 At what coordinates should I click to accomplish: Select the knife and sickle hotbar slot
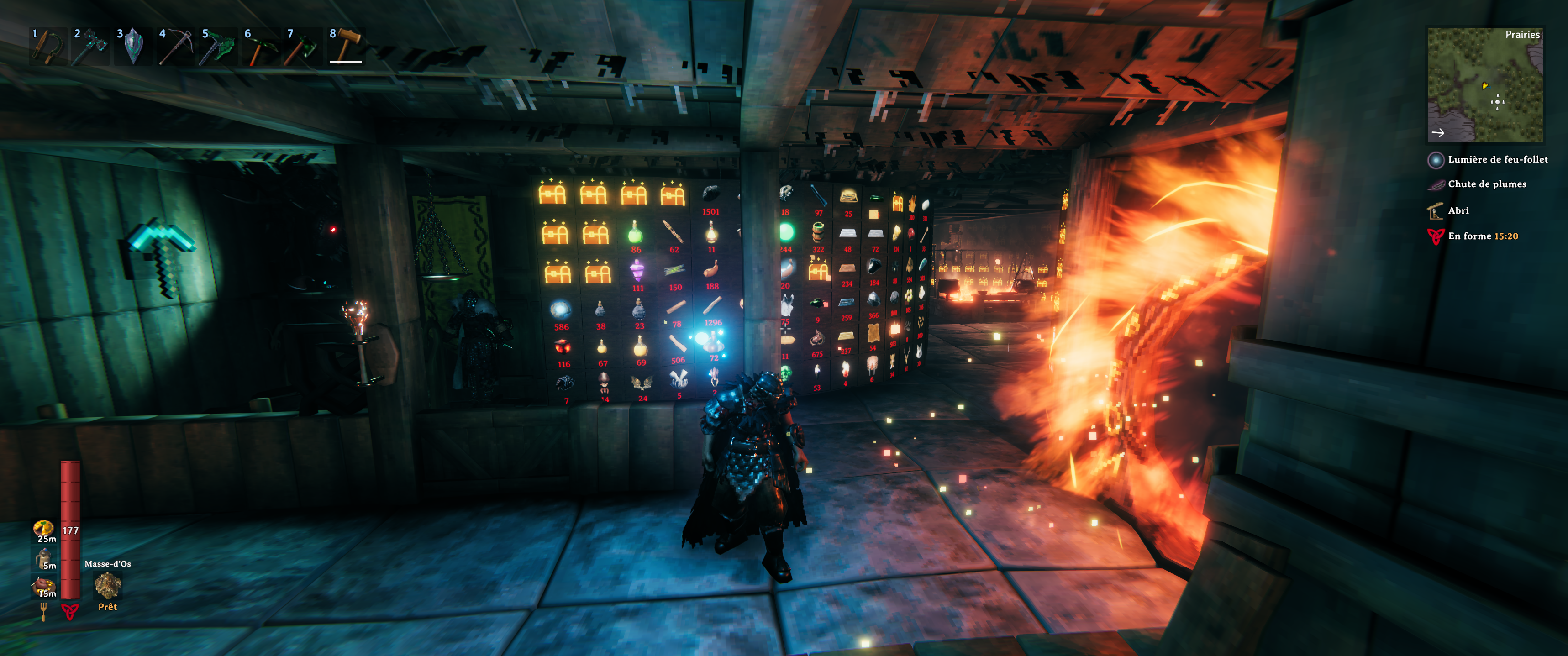tap(47, 46)
